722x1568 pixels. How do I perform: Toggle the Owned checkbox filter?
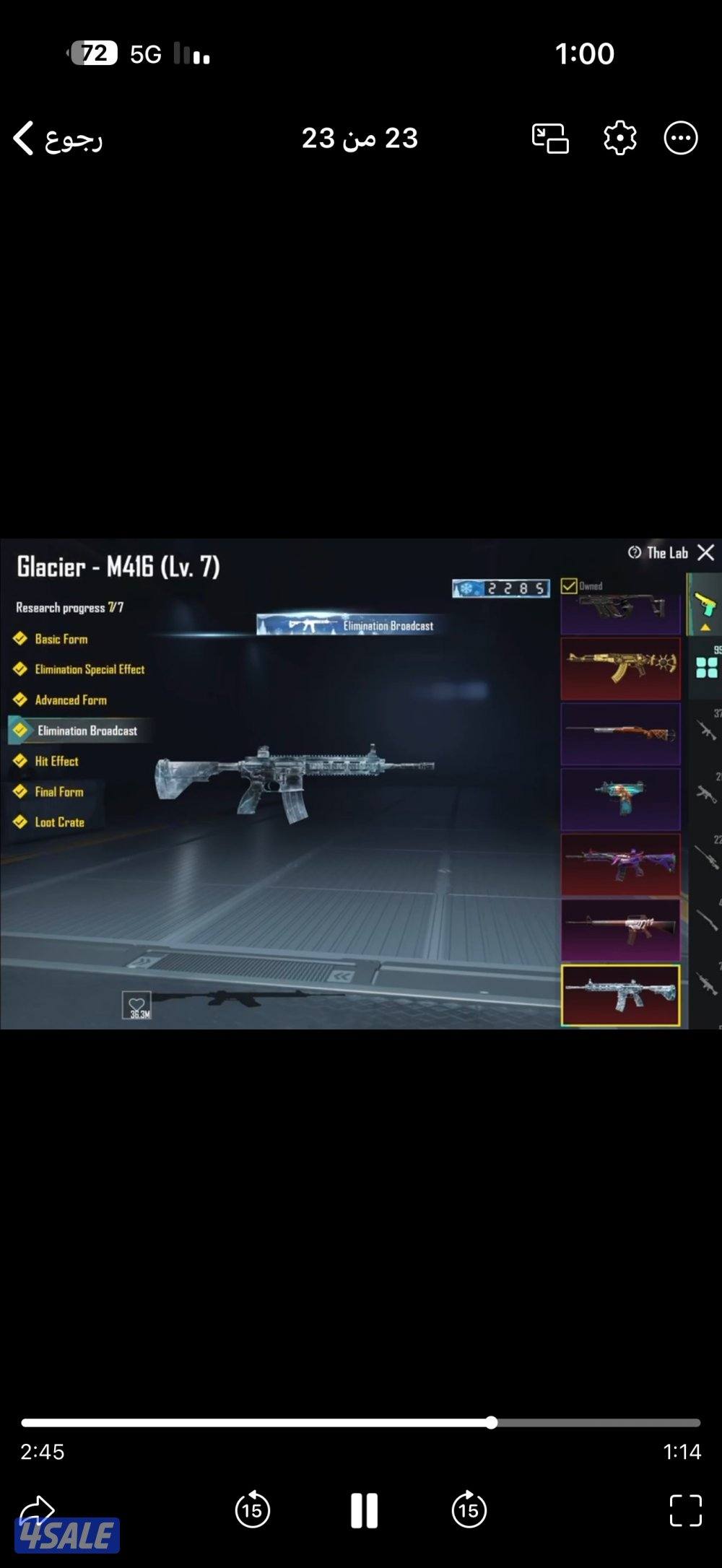coord(569,585)
